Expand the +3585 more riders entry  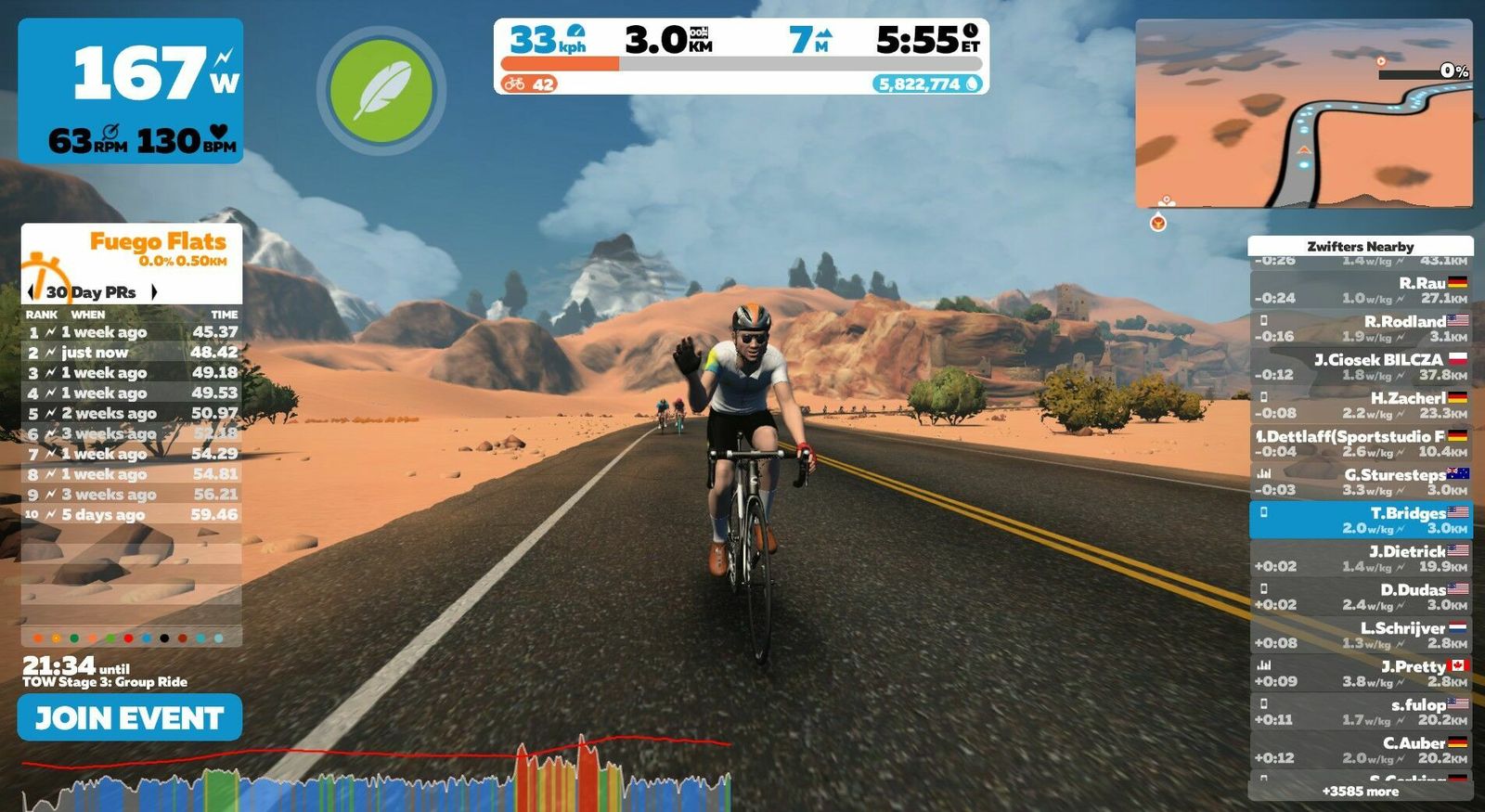click(1360, 792)
